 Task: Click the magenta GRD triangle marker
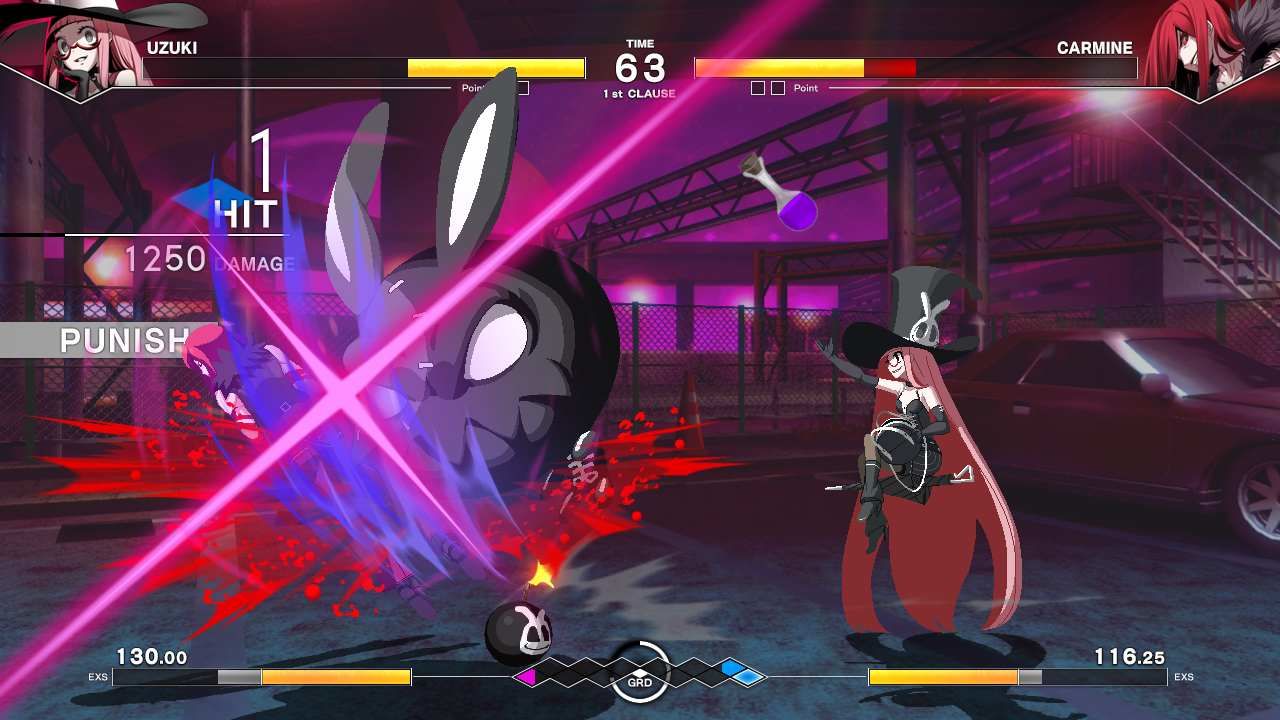coord(524,675)
